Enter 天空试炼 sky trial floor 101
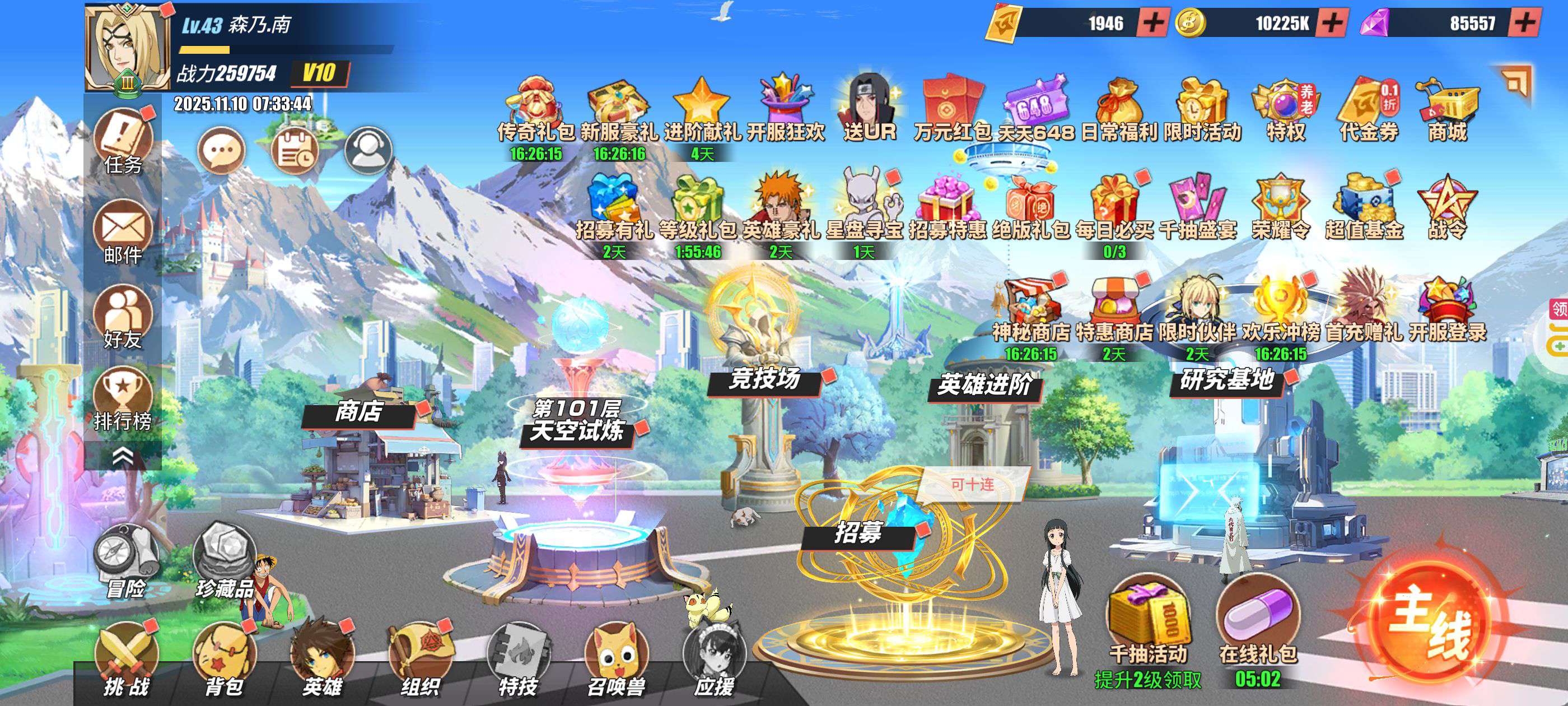Image resolution: width=1568 pixels, height=706 pixels. (576, 421)
